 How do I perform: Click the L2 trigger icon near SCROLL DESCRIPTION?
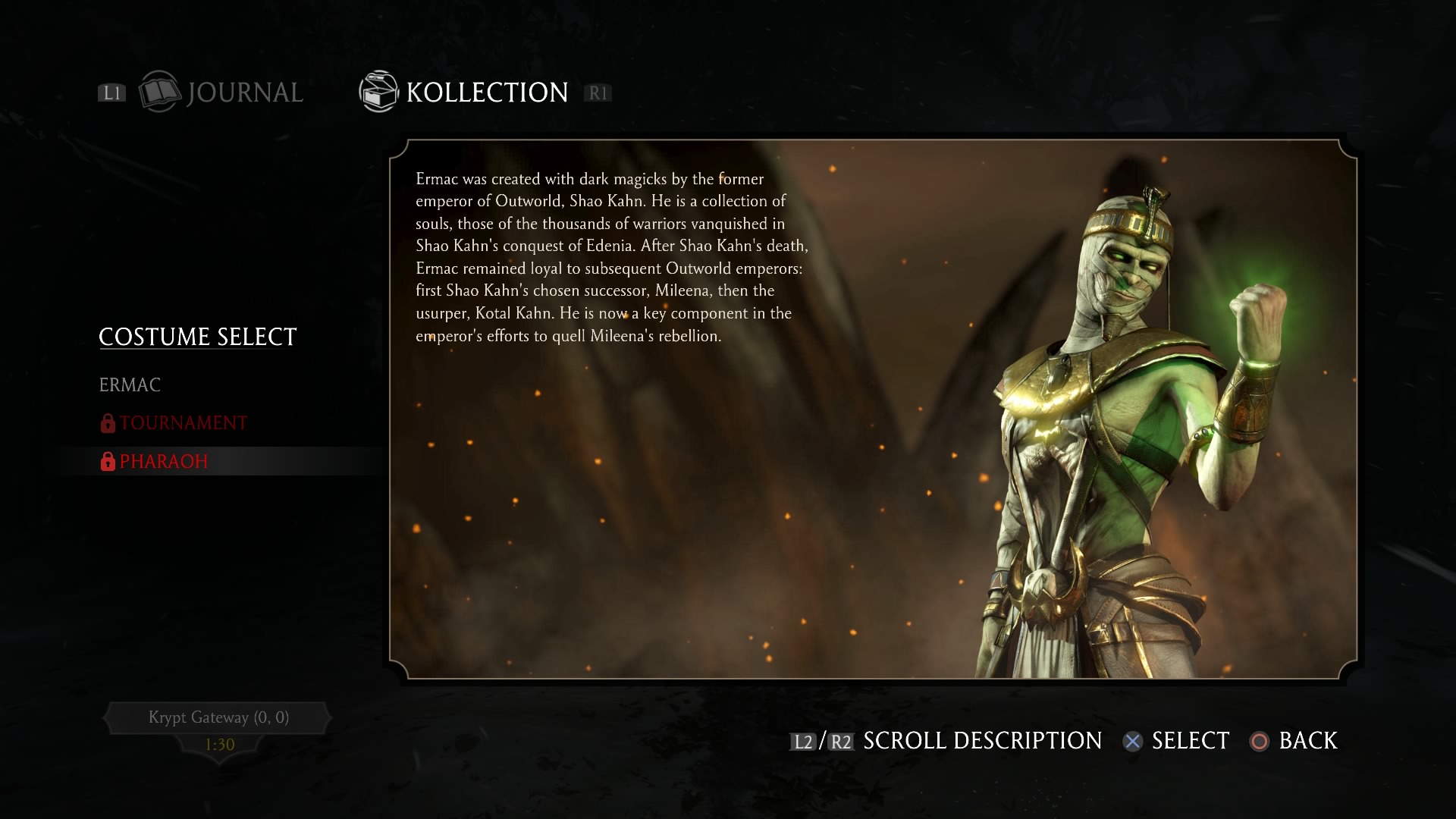coord(802,741)
